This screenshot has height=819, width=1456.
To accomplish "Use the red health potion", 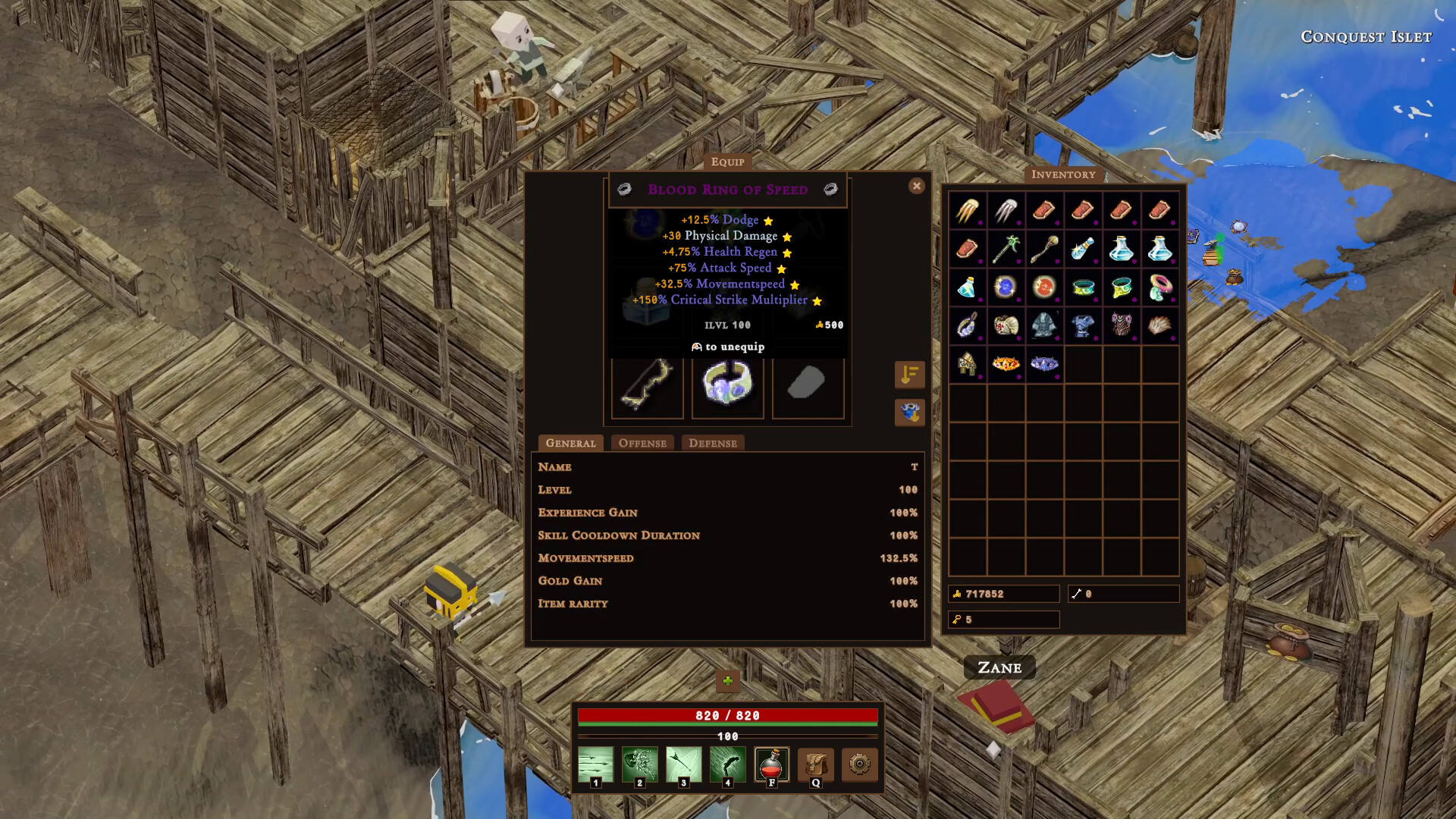I will pos(771,764).
